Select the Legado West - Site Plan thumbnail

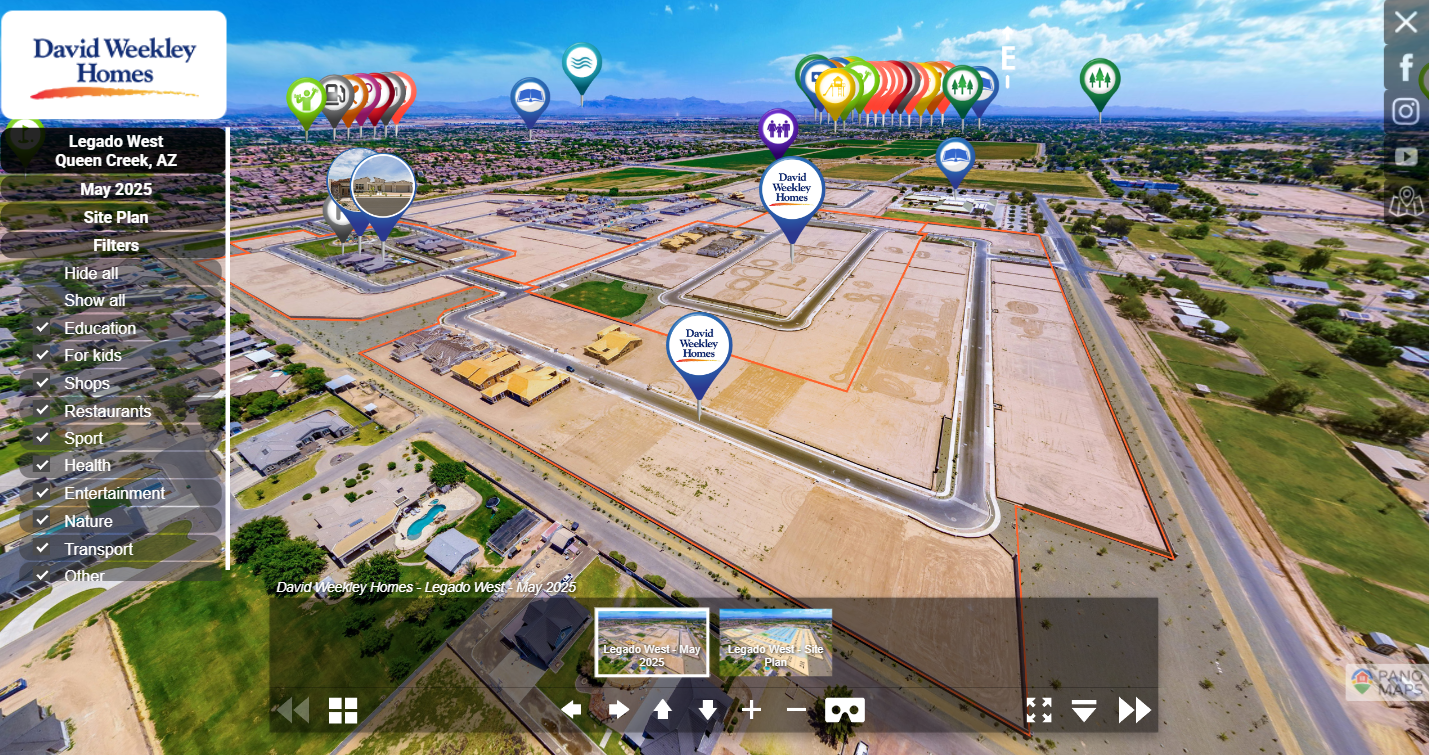(x=775, y=642)
